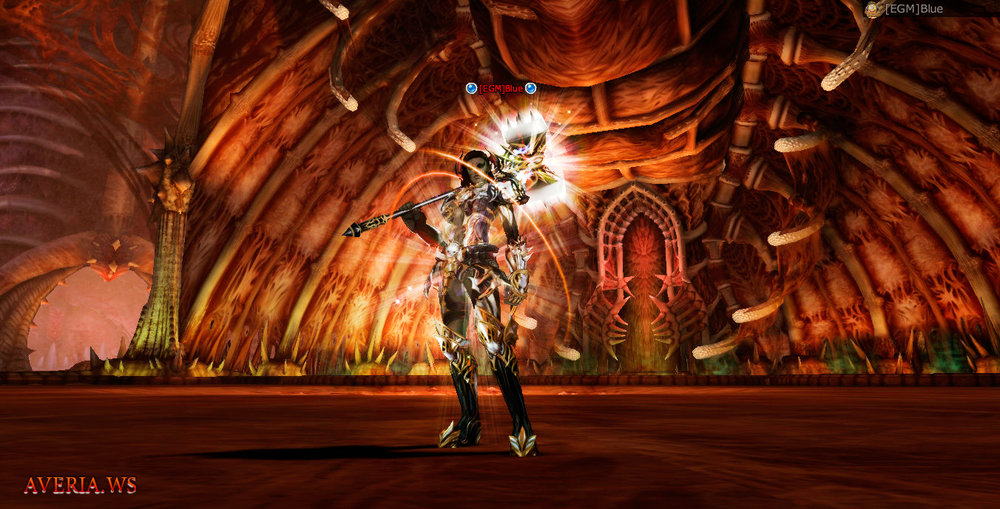
Task: Click the gray [EGM]Blue entry with emblem icon
Action: click(912, 9)
